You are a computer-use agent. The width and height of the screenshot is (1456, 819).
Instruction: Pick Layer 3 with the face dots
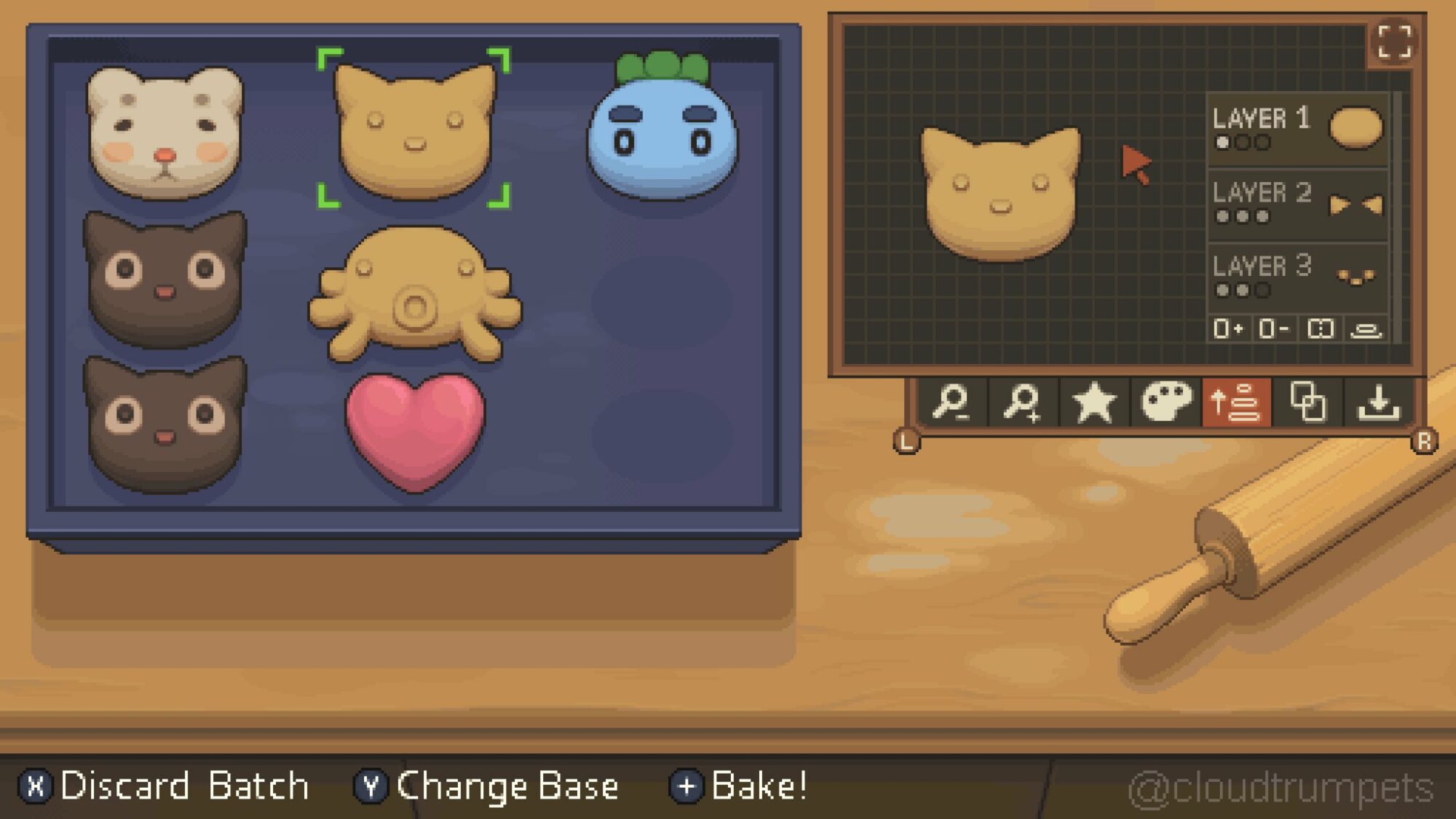[x=1297, y=277]
